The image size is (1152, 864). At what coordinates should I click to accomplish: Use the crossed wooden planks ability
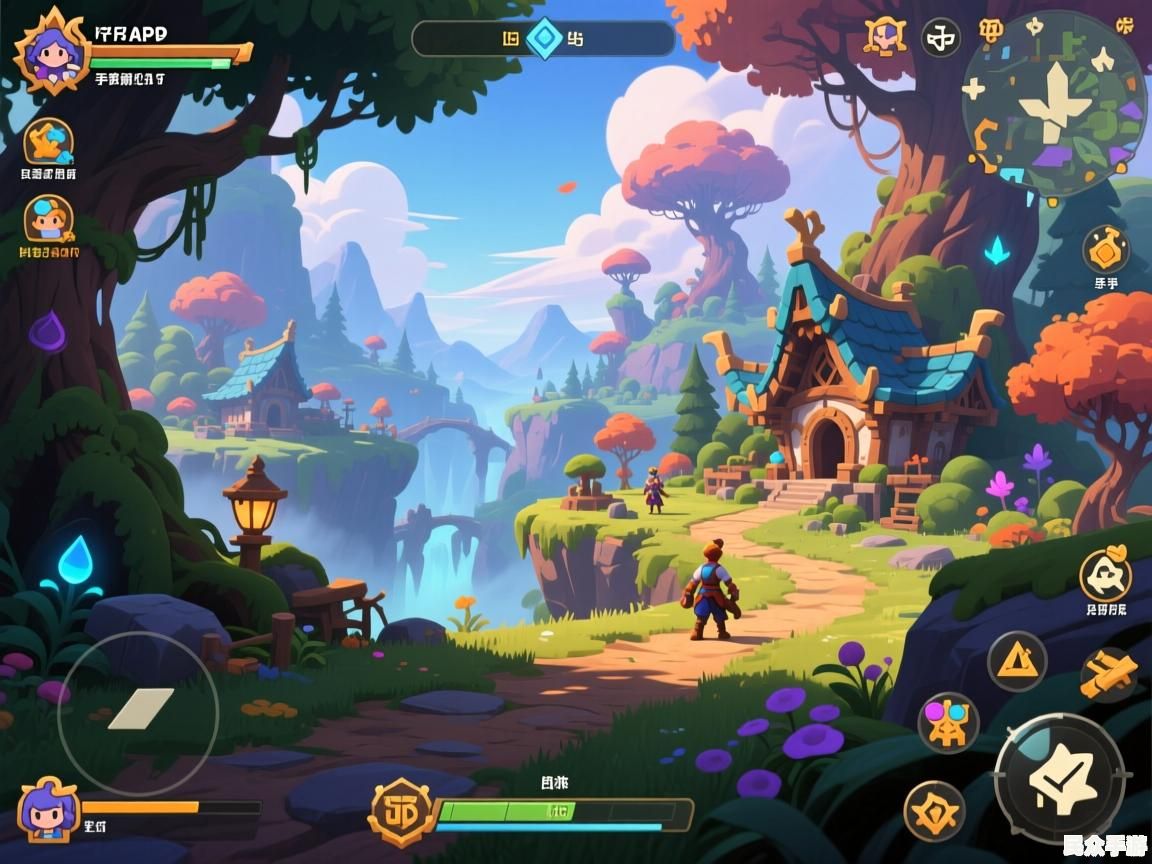point(1108,674)
